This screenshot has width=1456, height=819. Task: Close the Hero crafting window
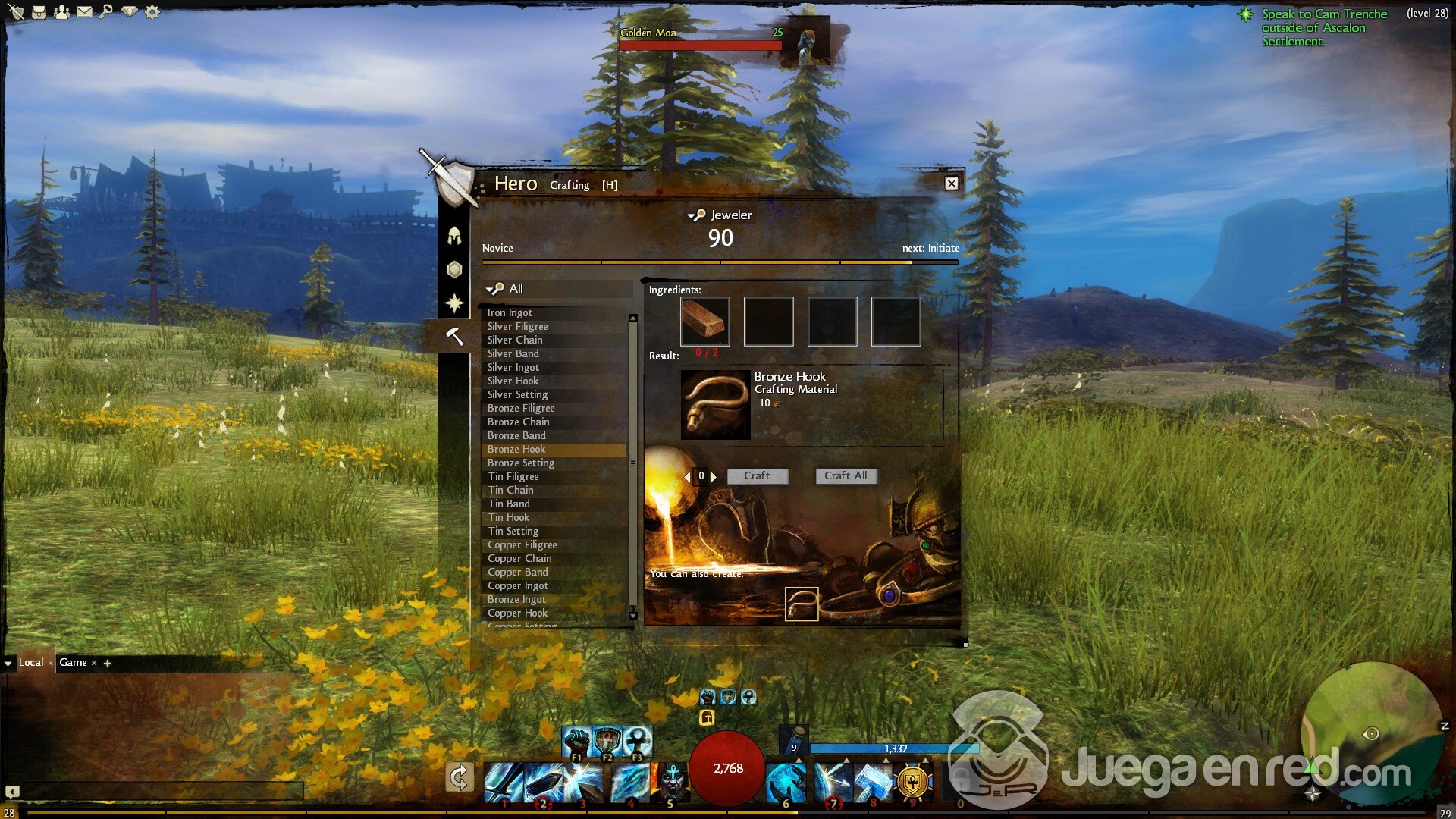click(951, 184)
